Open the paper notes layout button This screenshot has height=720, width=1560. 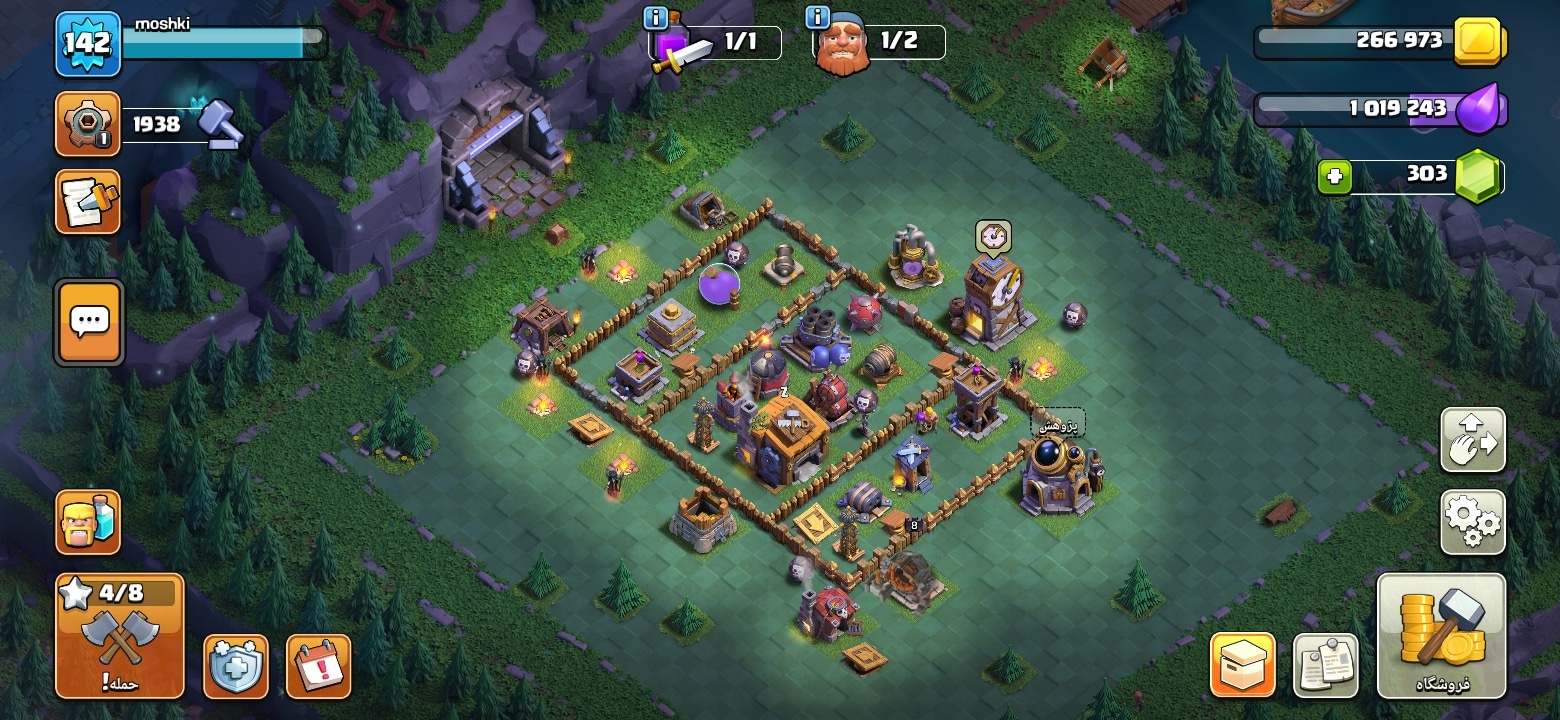(x=1326, y=665)
